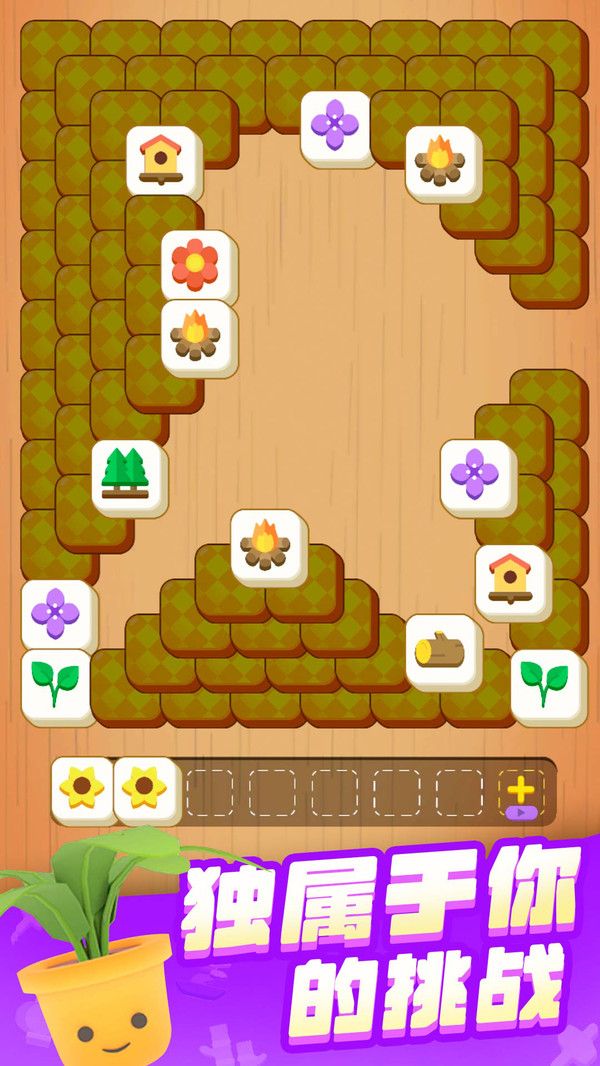The width and height of the screenshot is (600, 1066).
Task: Tap the wooden log tile
Action: pos(443,651)
